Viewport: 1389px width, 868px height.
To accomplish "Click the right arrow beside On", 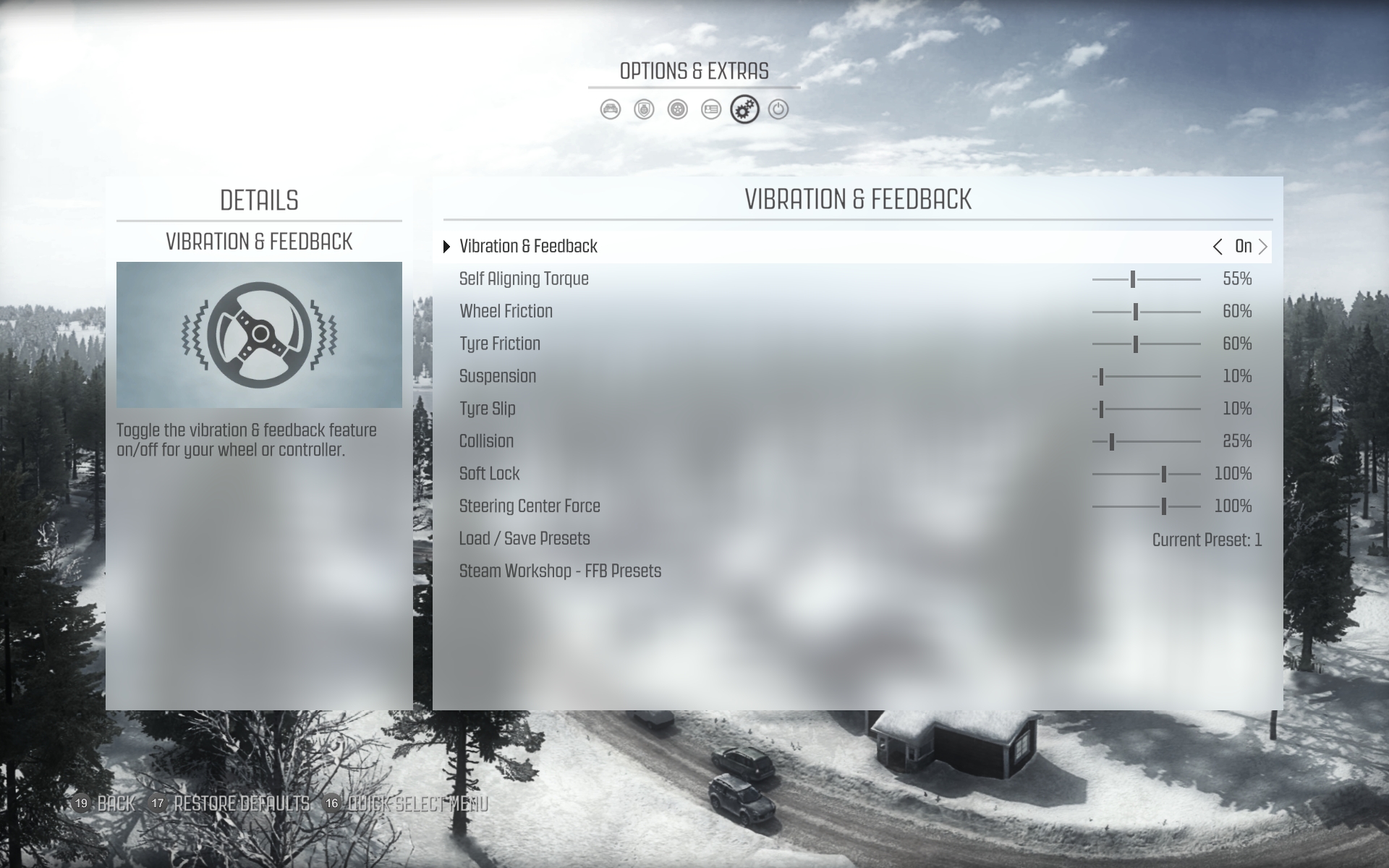I will (x=1263, y=247).
